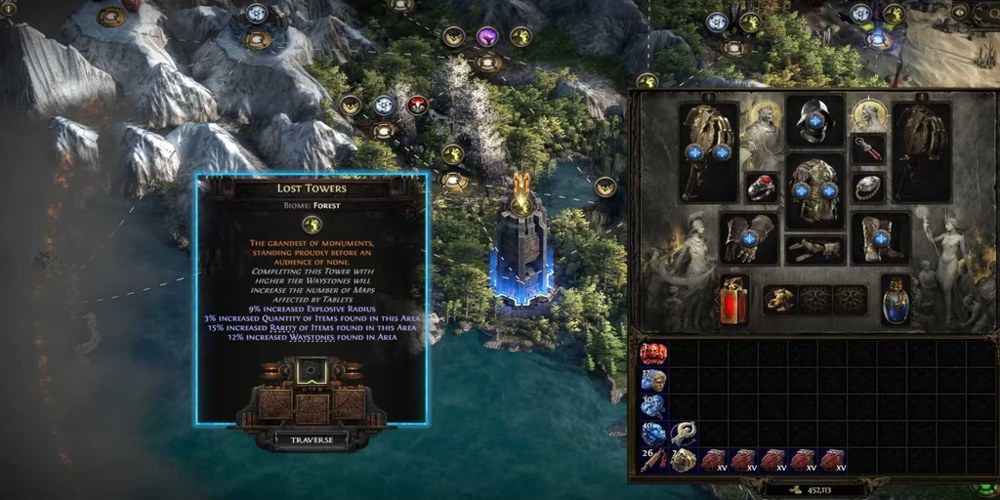Pick the Lost Towers map node on the tower

(521, 205)
